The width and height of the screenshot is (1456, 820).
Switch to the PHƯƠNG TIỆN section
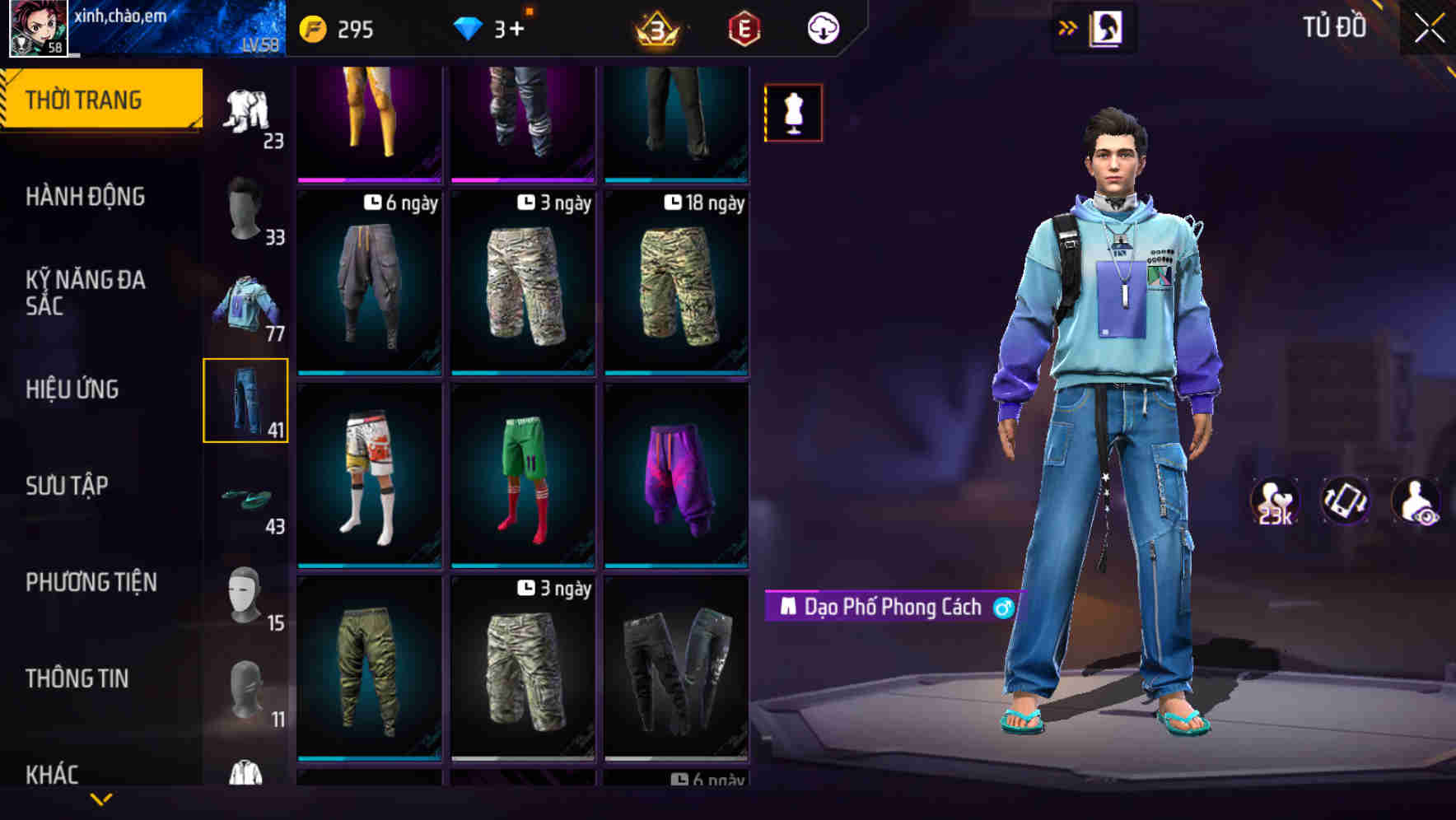91,581
